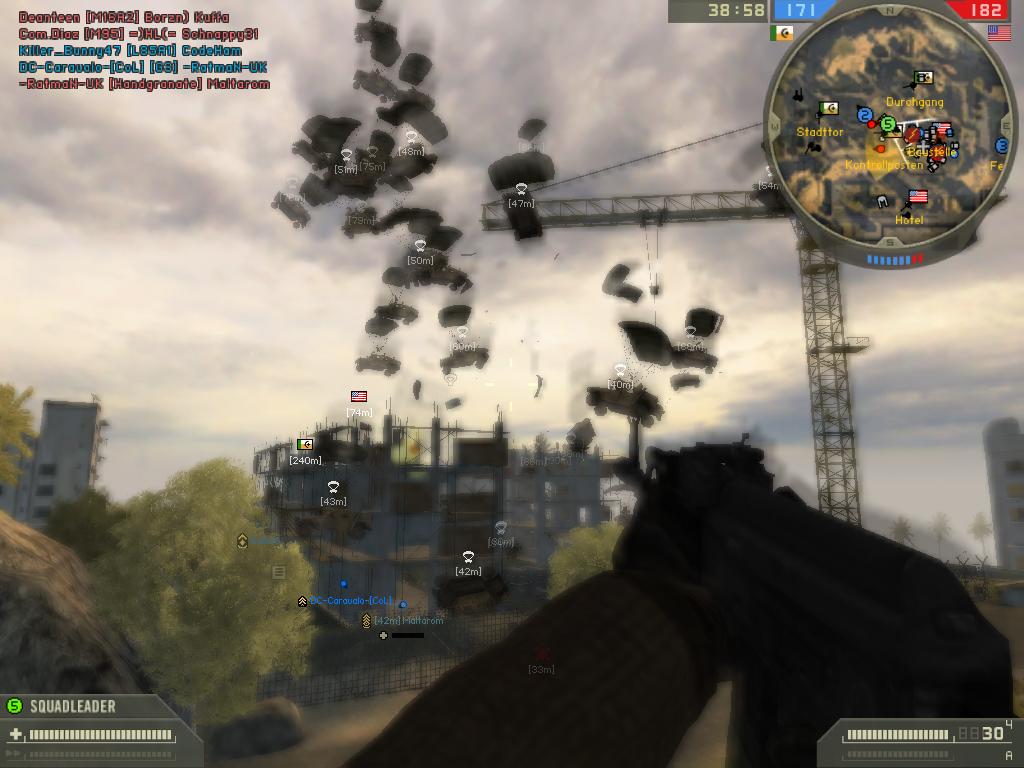Click the green squad 5 marker on minimap
Screen dimensions: 1024x768
click(x=887, y=124)
